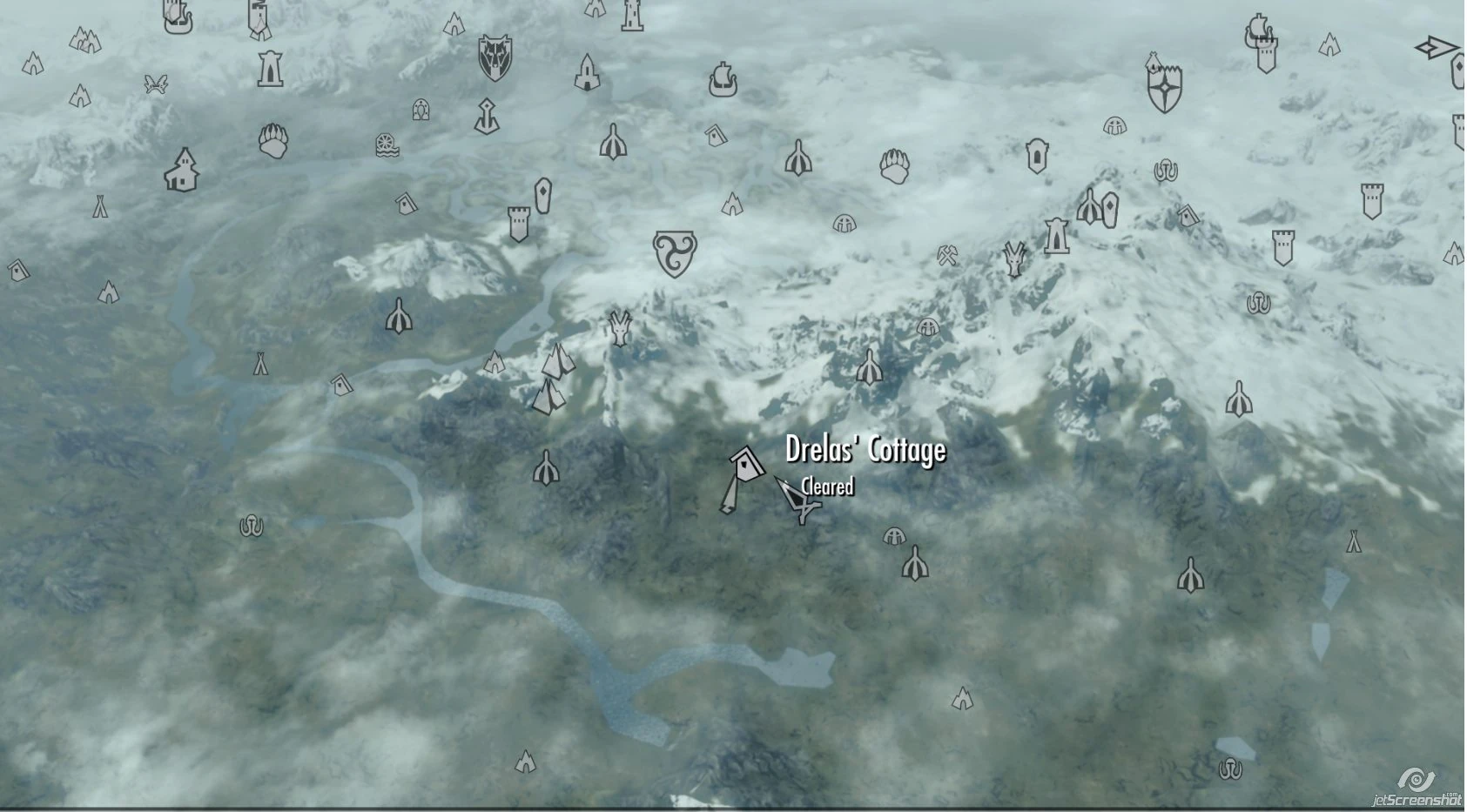Click the iron helmet barrow marker below Drelas' Cottage
The image size is (1467, 812).
(x=893, y=536)
